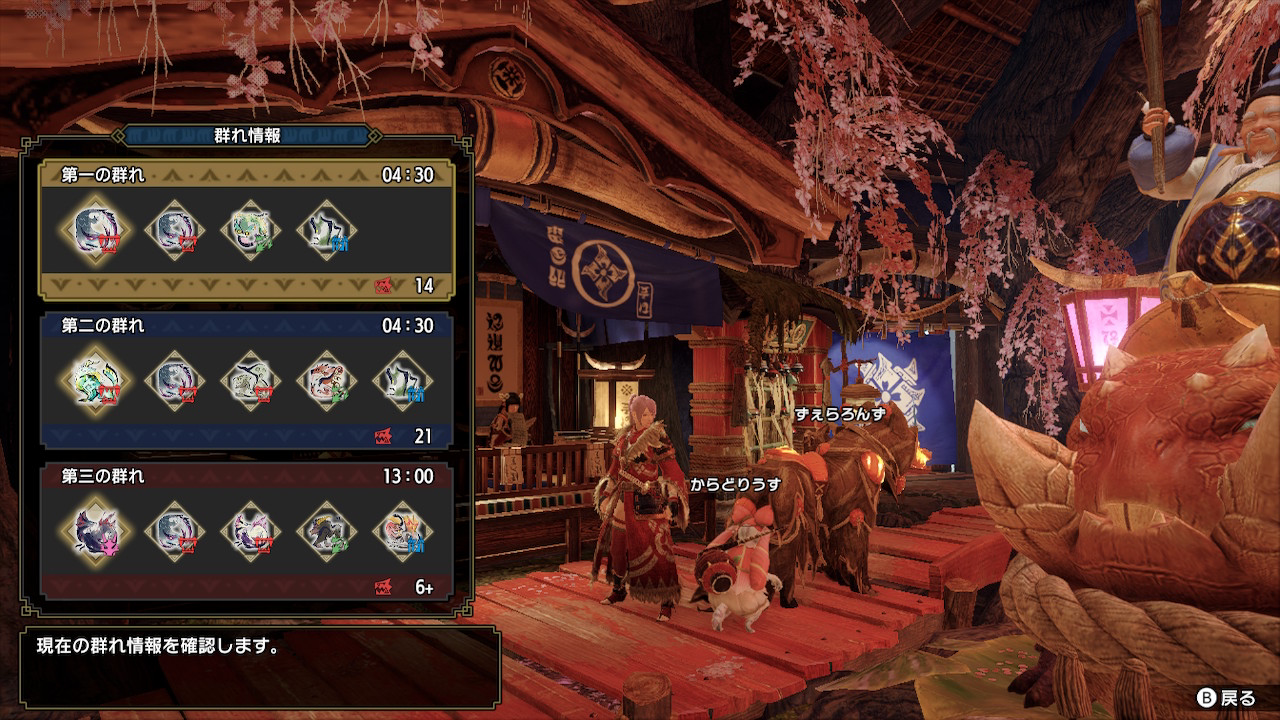The height and width of the screenshot is (720, 1280).
Task: Choose the green-marked dark monster in 第三の群れ
Action: coord(326,531)
